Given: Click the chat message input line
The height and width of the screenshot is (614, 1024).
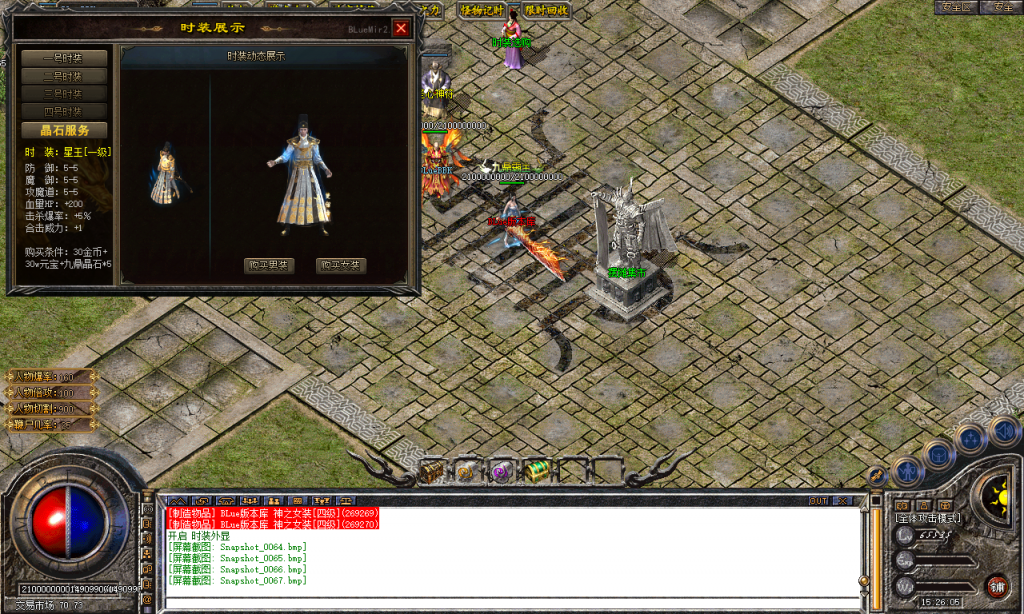Looking at the screenshot, I should point(510,601).
